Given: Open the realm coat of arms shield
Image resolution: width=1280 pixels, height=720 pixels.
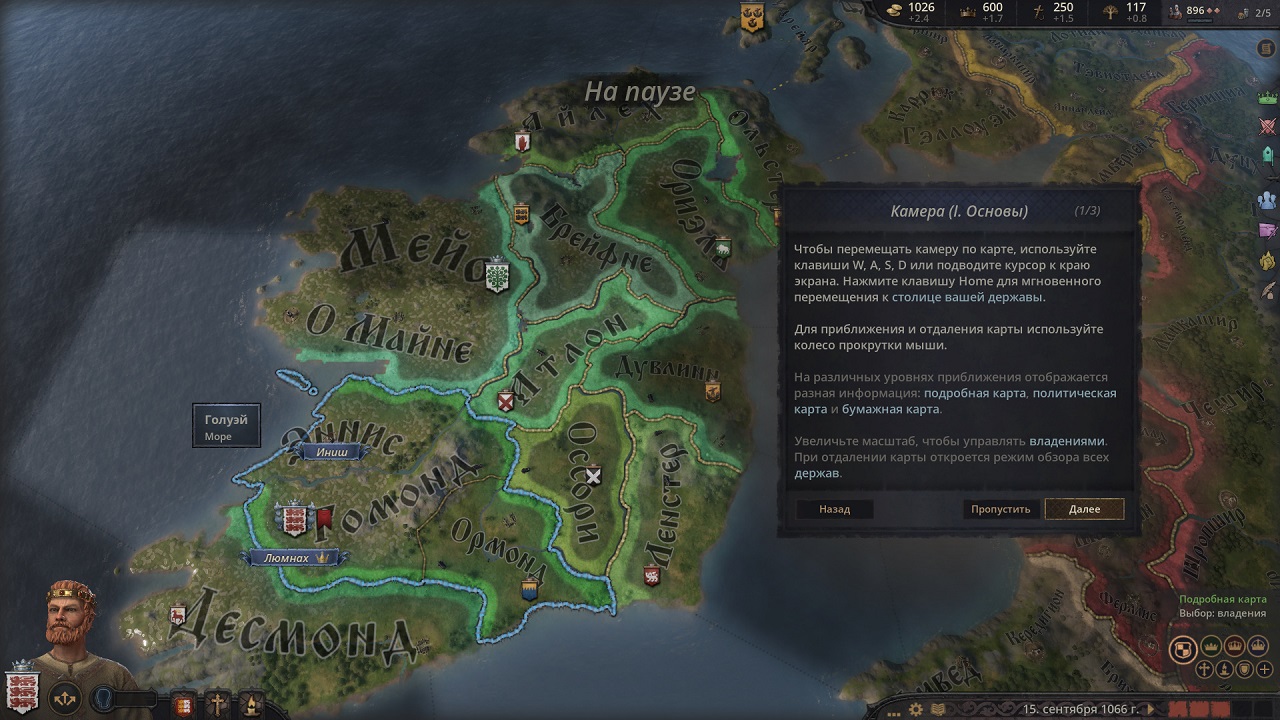Looking at the screenshot, I should [x=21, y=689].
